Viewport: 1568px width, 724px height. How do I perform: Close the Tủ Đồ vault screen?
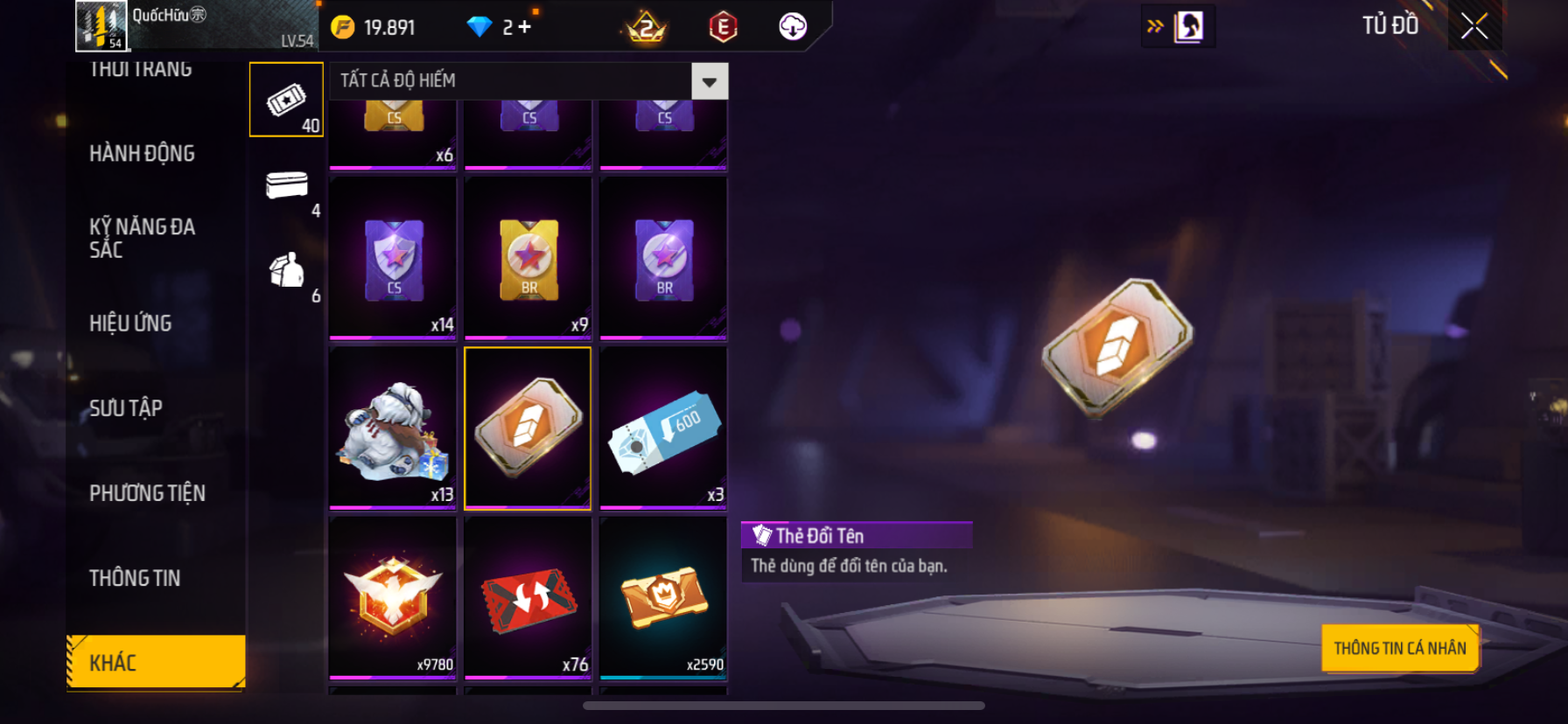(1474, 26)
